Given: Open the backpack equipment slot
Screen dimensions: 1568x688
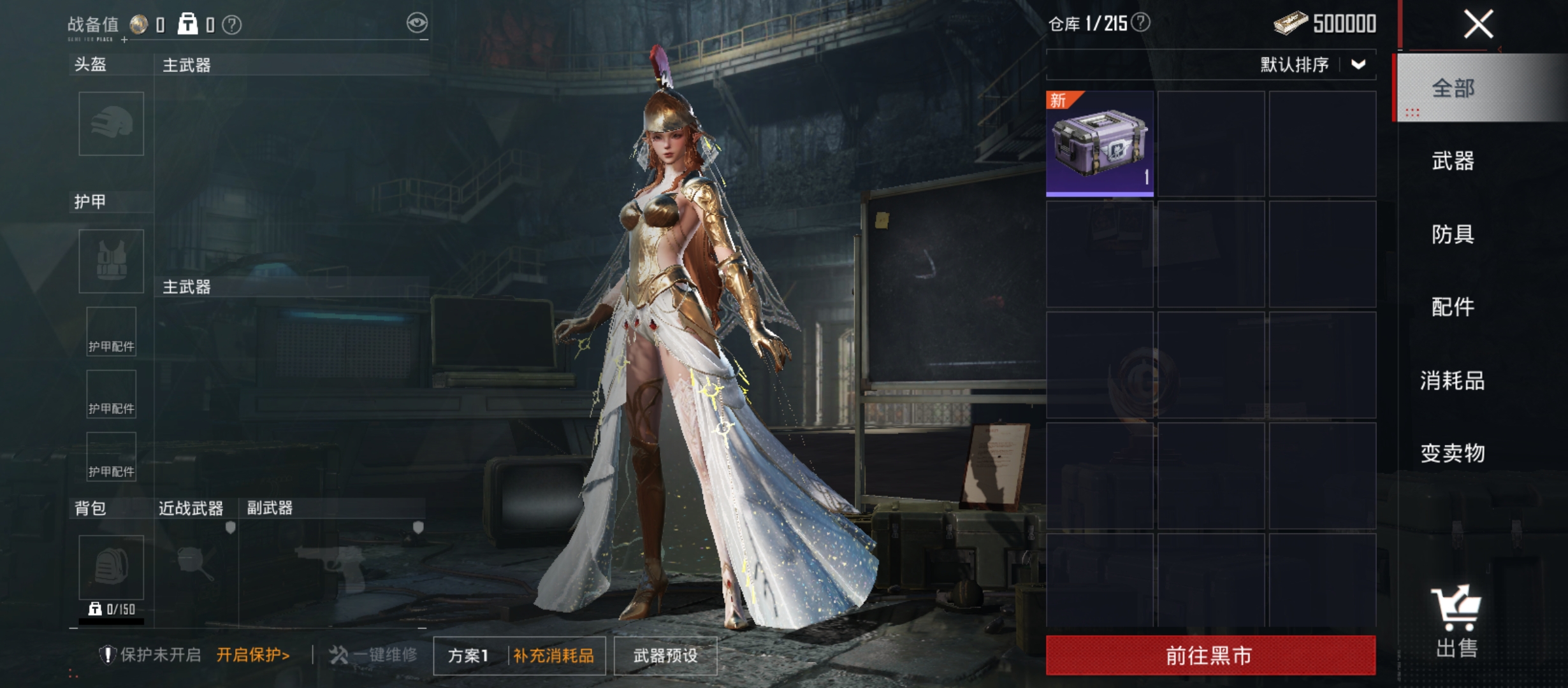Looking at the screenshot, I should click(111, 567).
